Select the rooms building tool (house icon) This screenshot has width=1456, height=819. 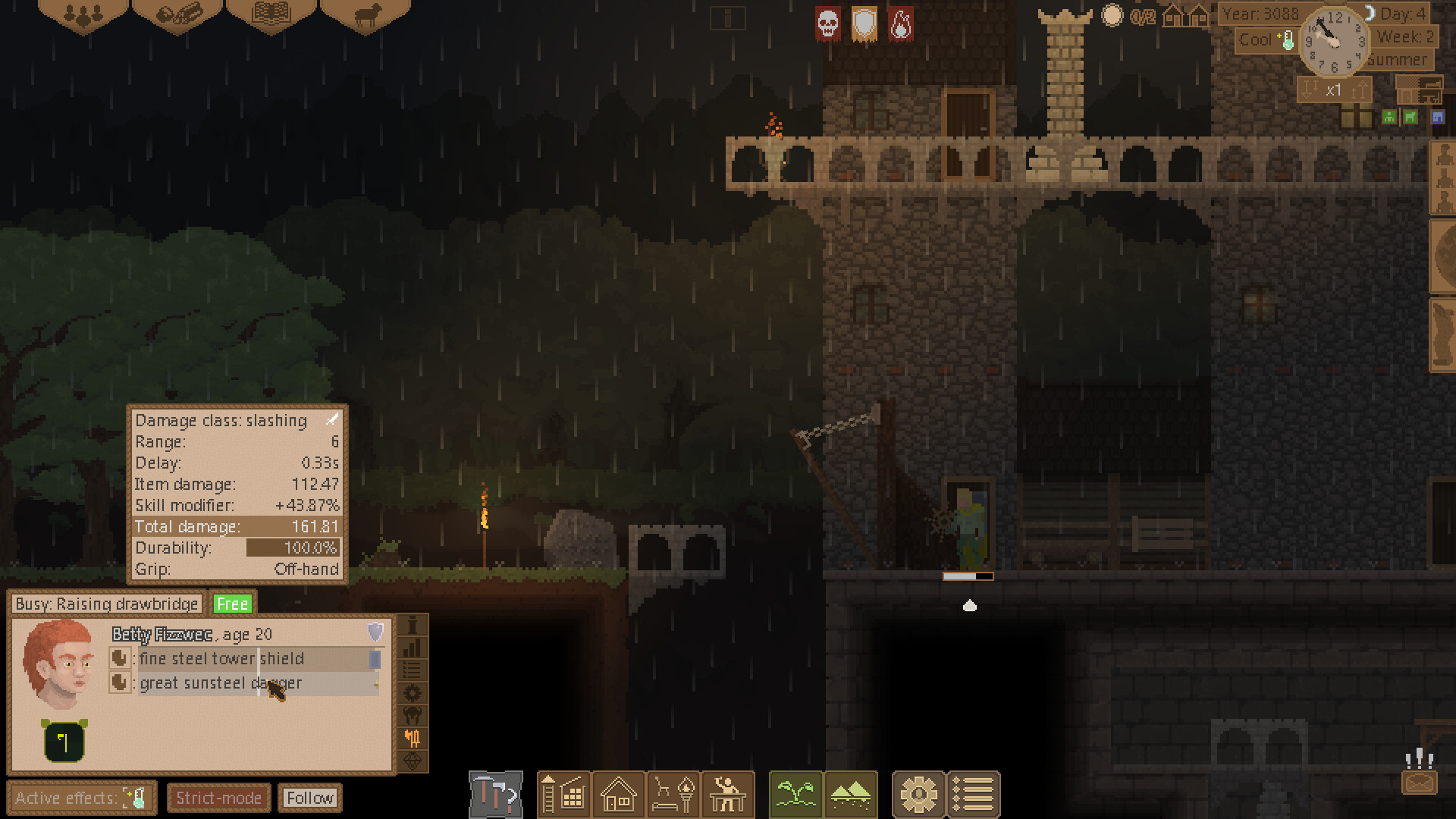pos(618,795)
